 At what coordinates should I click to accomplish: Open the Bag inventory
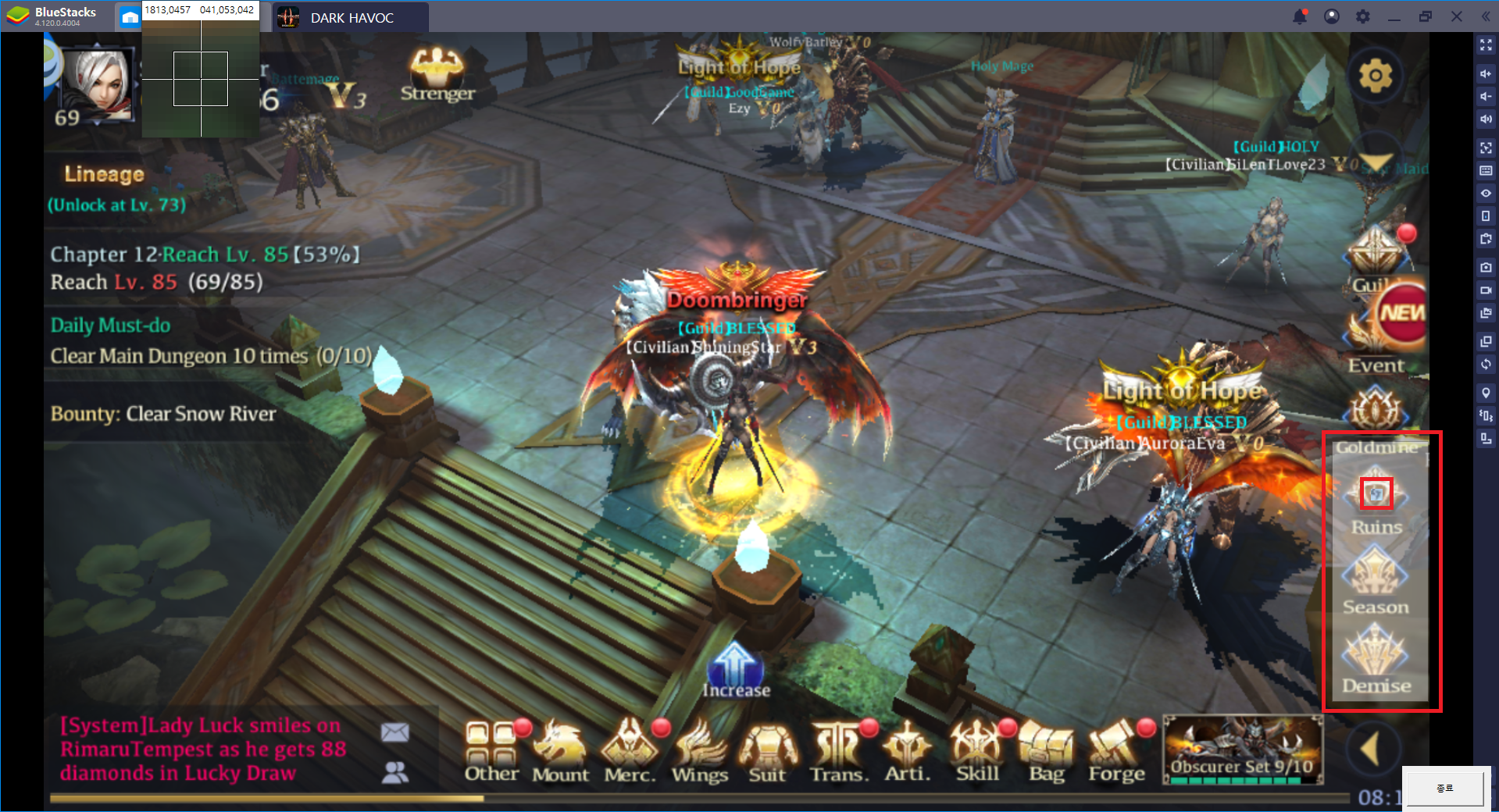(x=1047, y=750)
